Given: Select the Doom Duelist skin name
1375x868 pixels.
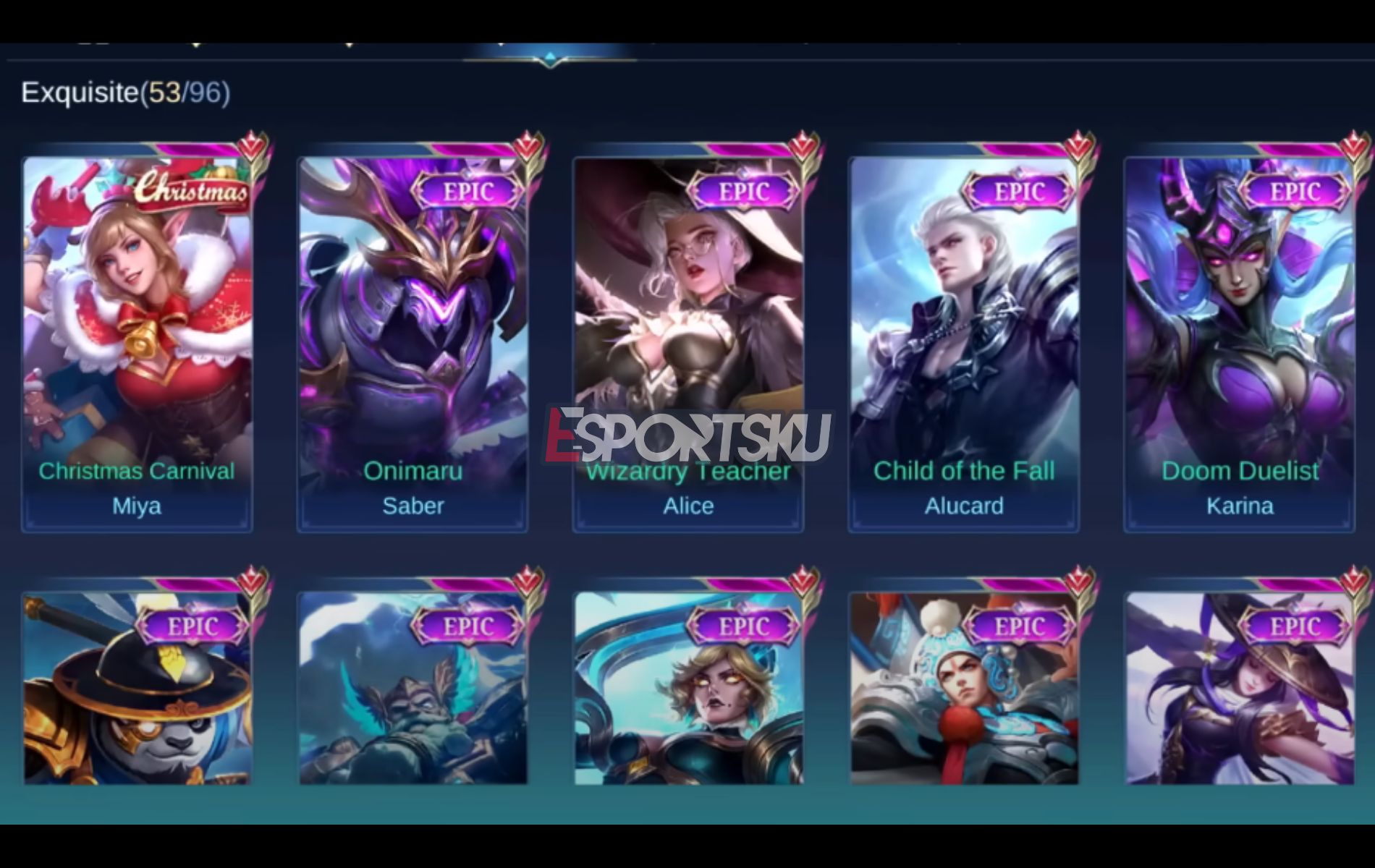Looking at the screenshot, I should [x=1240, y=471].
